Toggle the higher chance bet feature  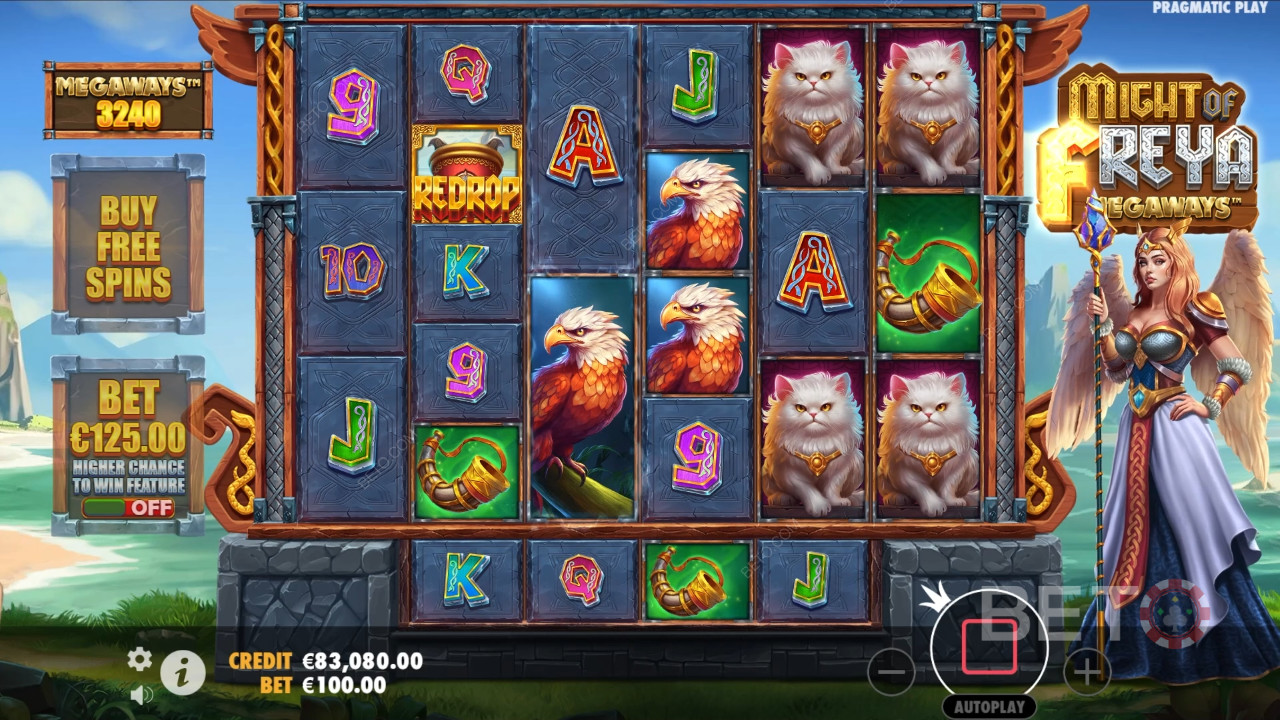tap(128, 507)
